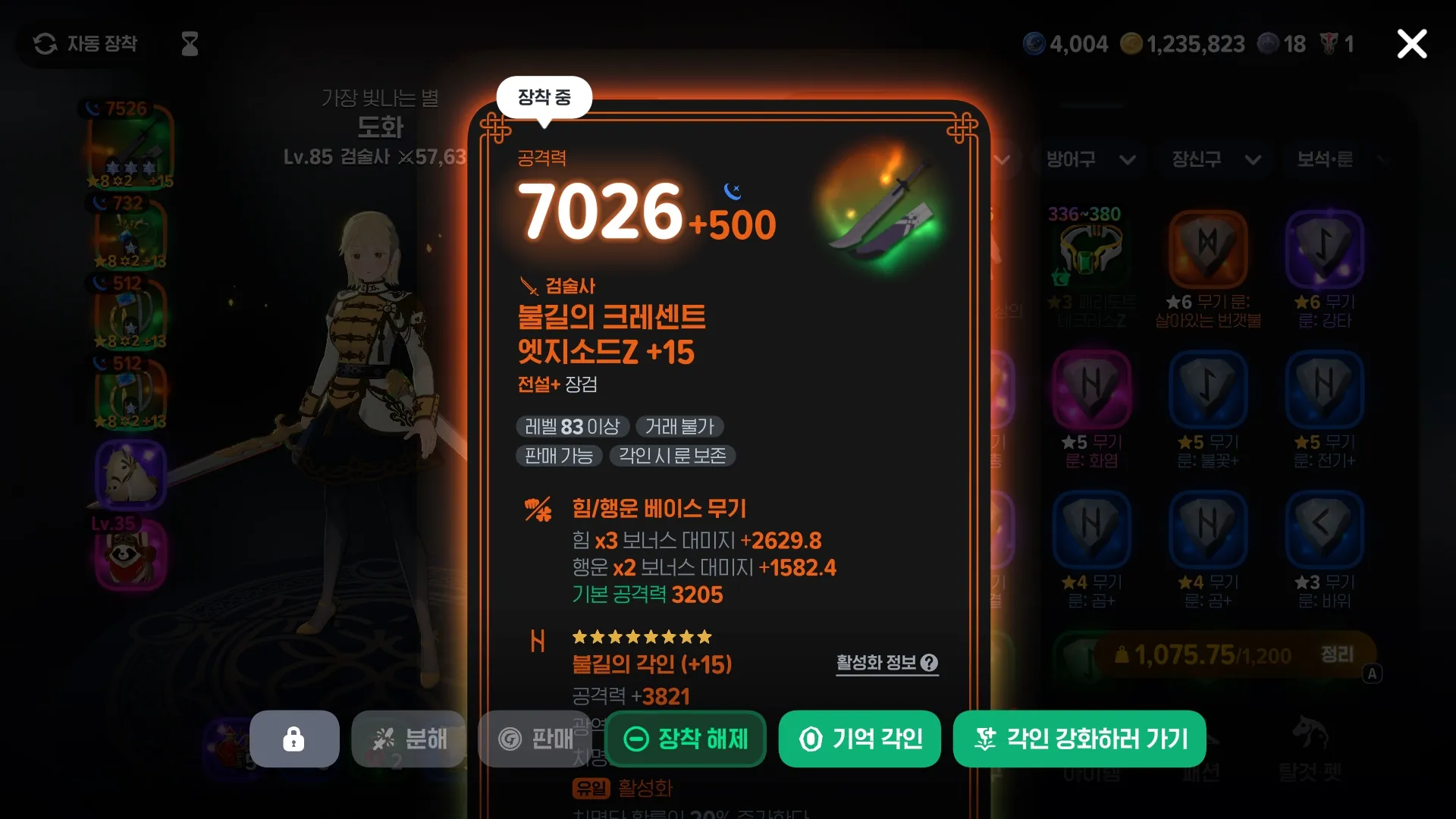The height and width of the screenshot is (819, 1456).
Task: Click the hourglass icon beside 자동 장착
Action: pyautogui.click(x=188, y=43)
